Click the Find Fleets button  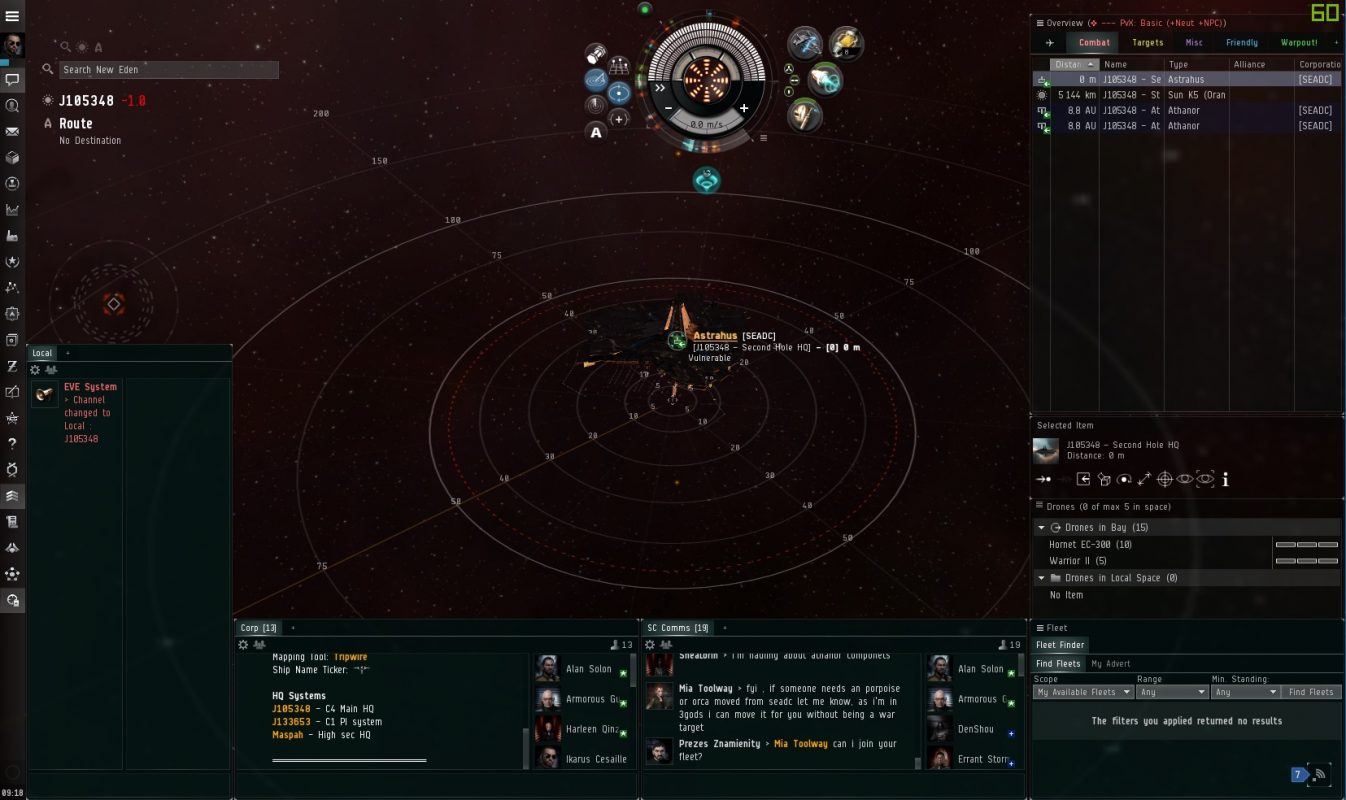(x=1312, y=692)
